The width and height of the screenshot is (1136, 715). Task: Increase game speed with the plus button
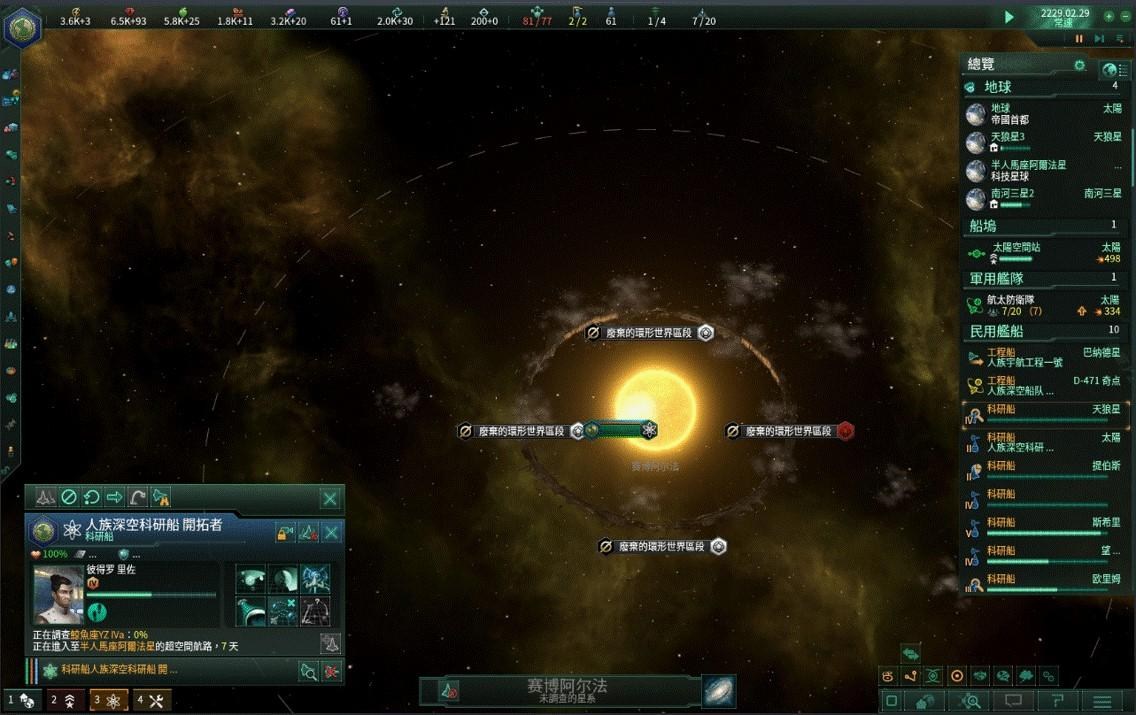tap(1109, 17)
